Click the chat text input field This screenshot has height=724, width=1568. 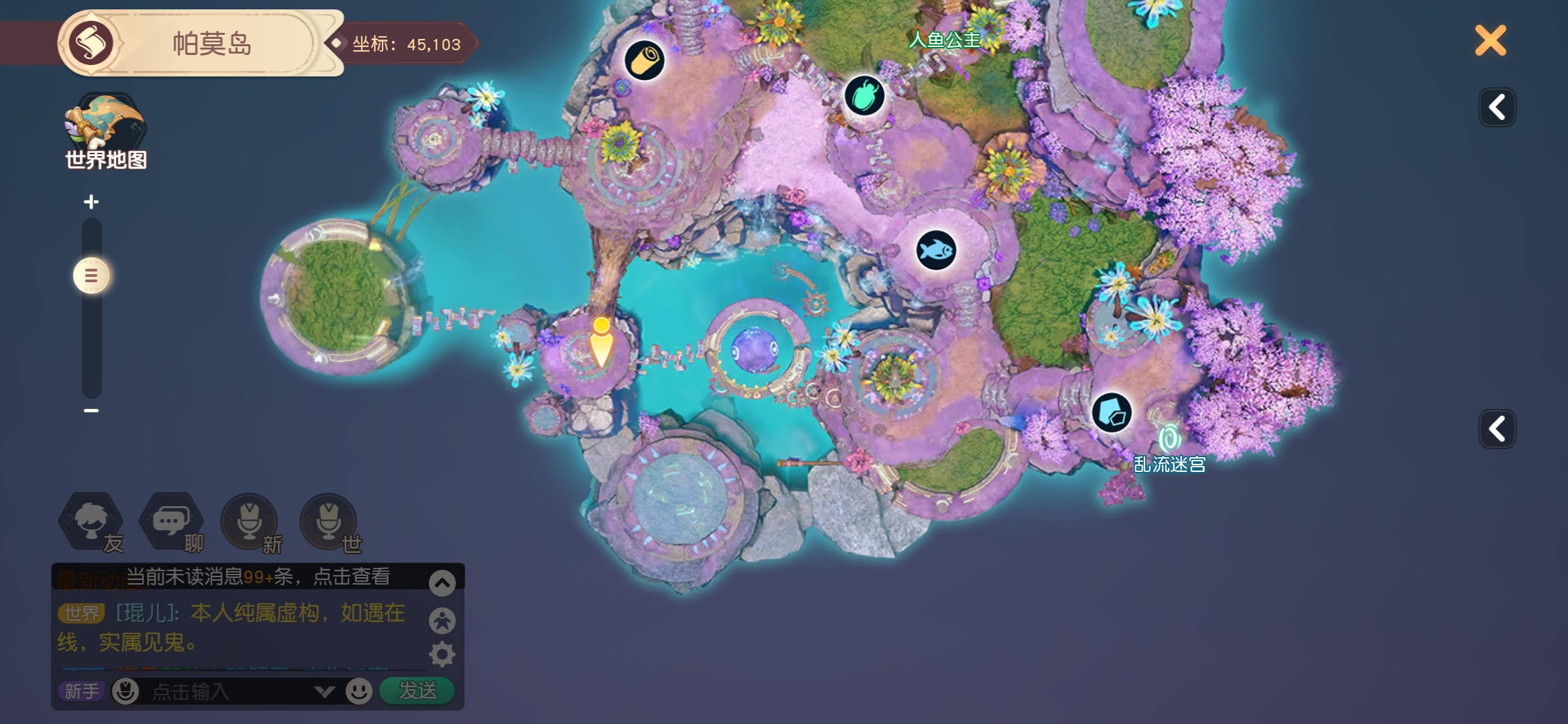pos(228,691)
